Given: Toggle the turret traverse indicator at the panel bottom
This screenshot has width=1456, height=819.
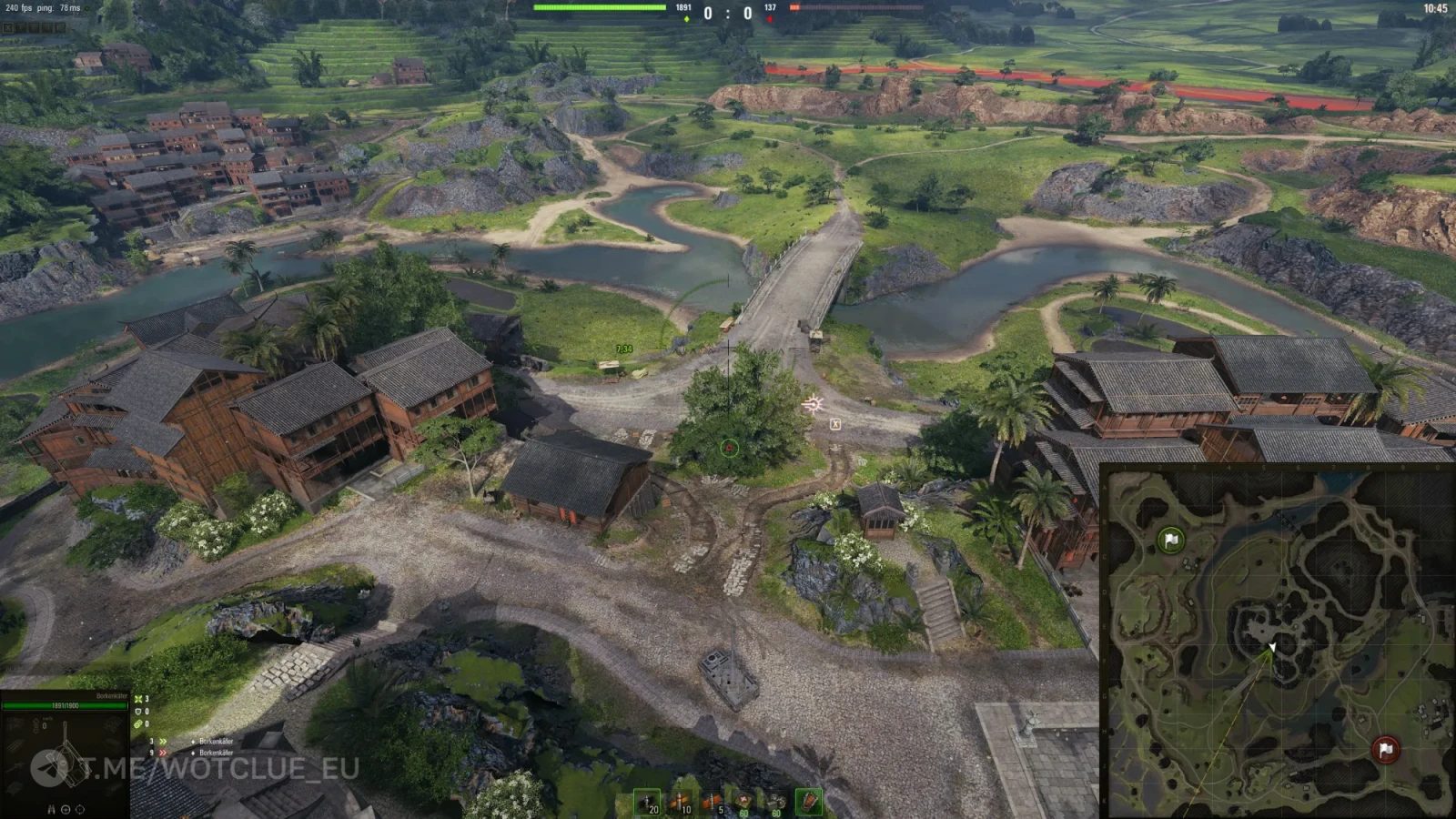Looking at the screenshot, I should 79,809.
